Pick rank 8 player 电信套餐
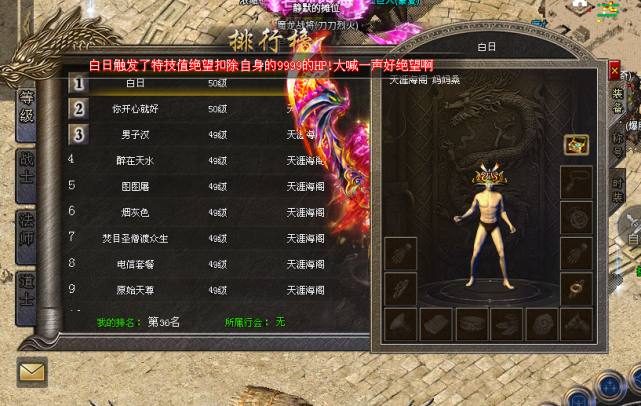This screenshot has width=641, height=406. [x=136, y=263]
